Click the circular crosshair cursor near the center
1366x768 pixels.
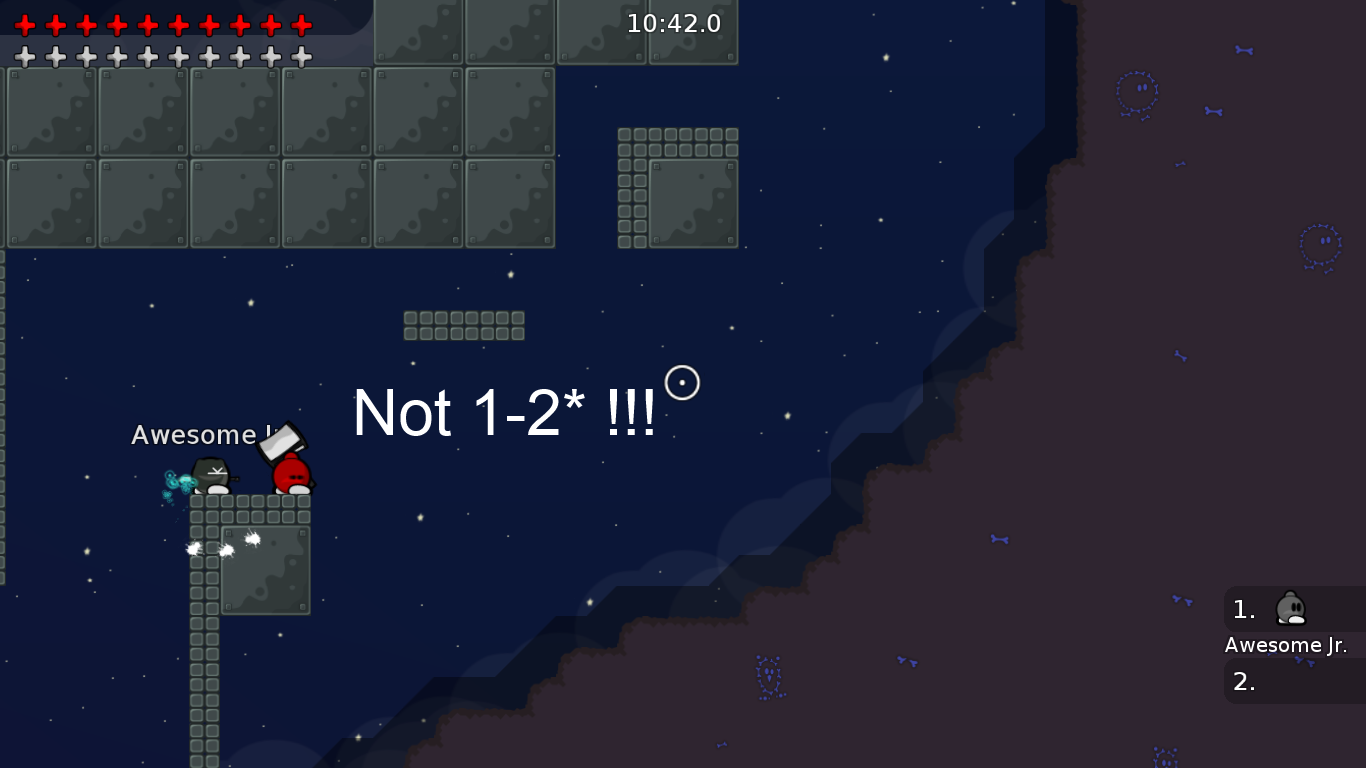(683, 382)
